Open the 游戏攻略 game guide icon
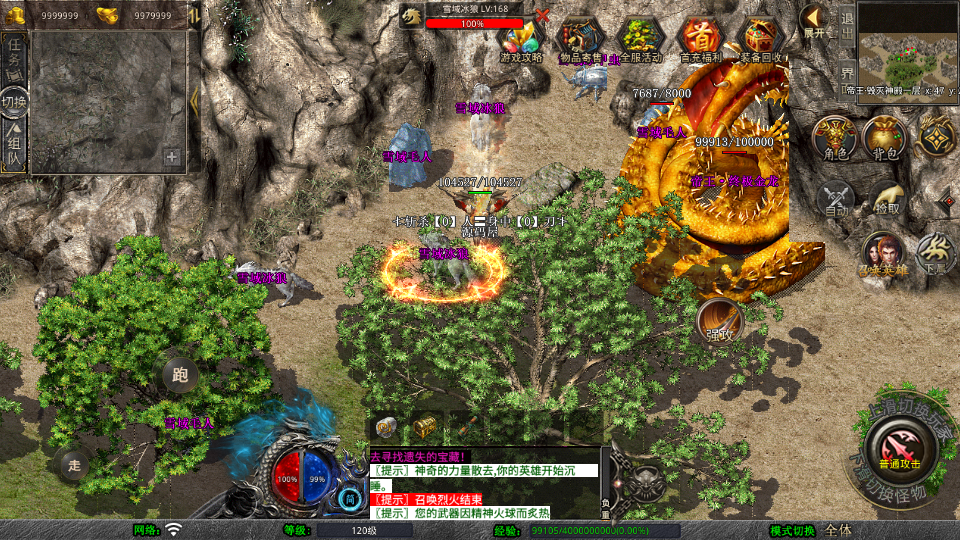This screenshot has height=540, width=960. click(x=522, y=38)
